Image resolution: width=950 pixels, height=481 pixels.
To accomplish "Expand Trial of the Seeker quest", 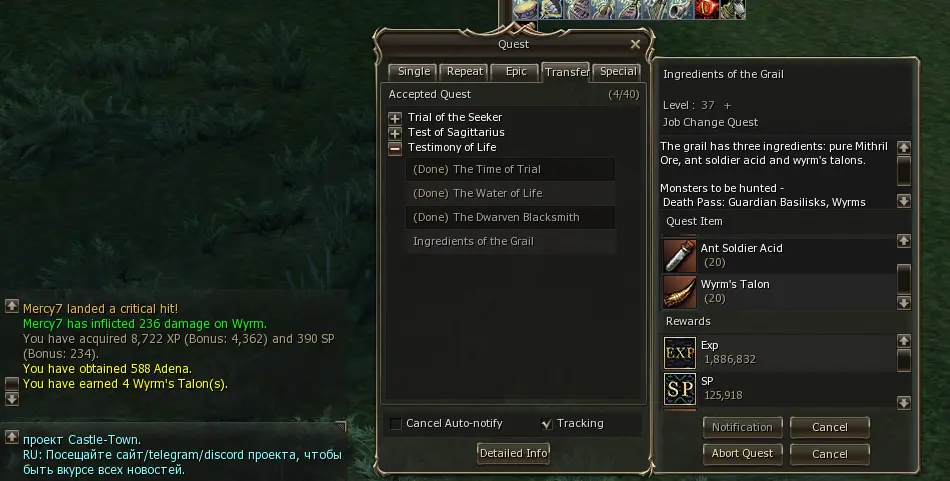I will [x=395, y=118].
